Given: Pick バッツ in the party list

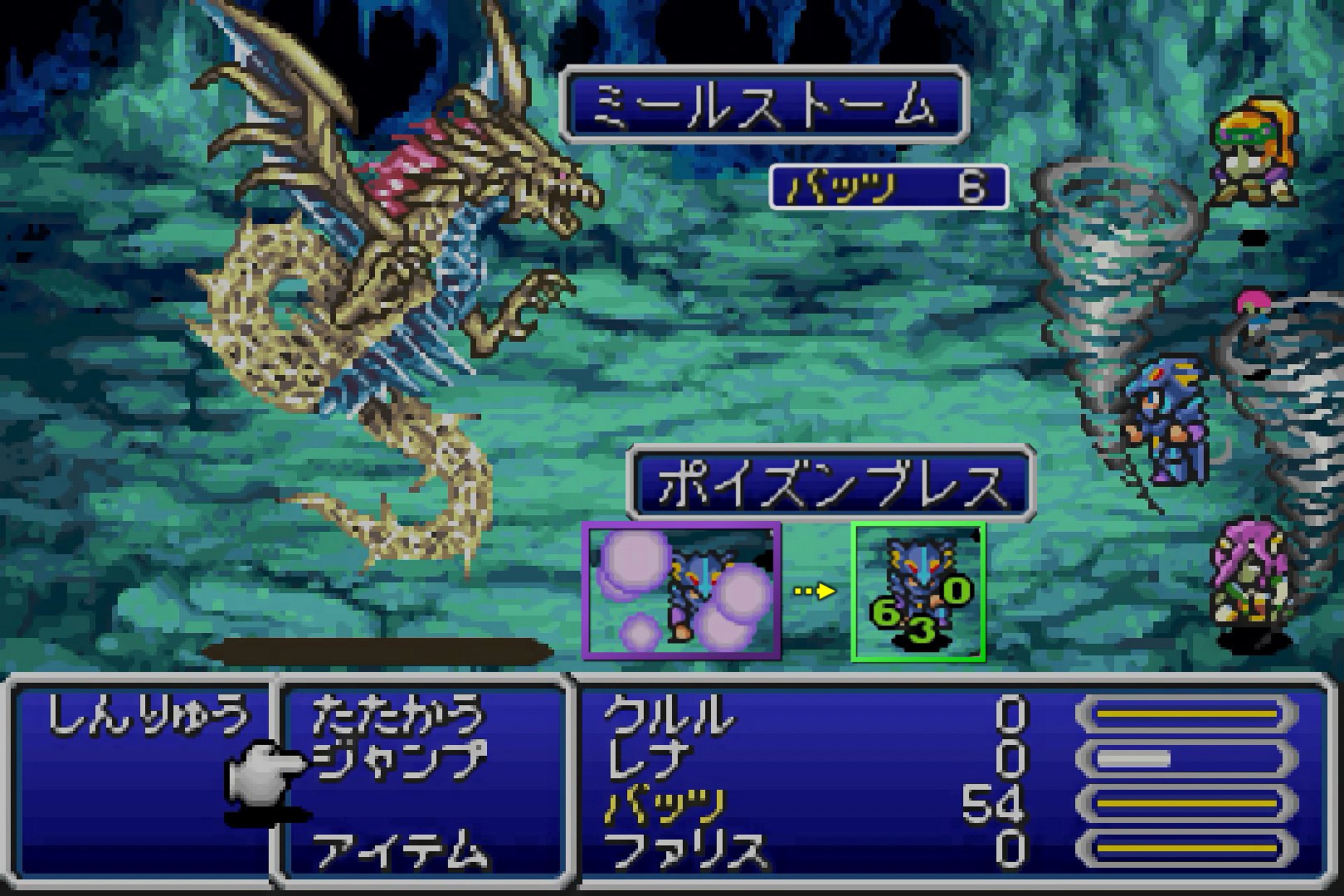Looking at the screenshot, I should point(664,805).
